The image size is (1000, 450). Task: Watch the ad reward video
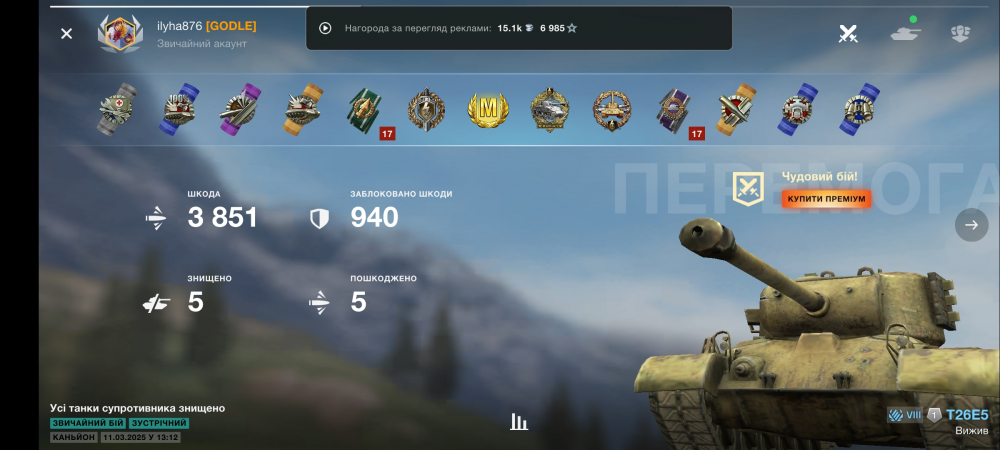tap(325, 28)
